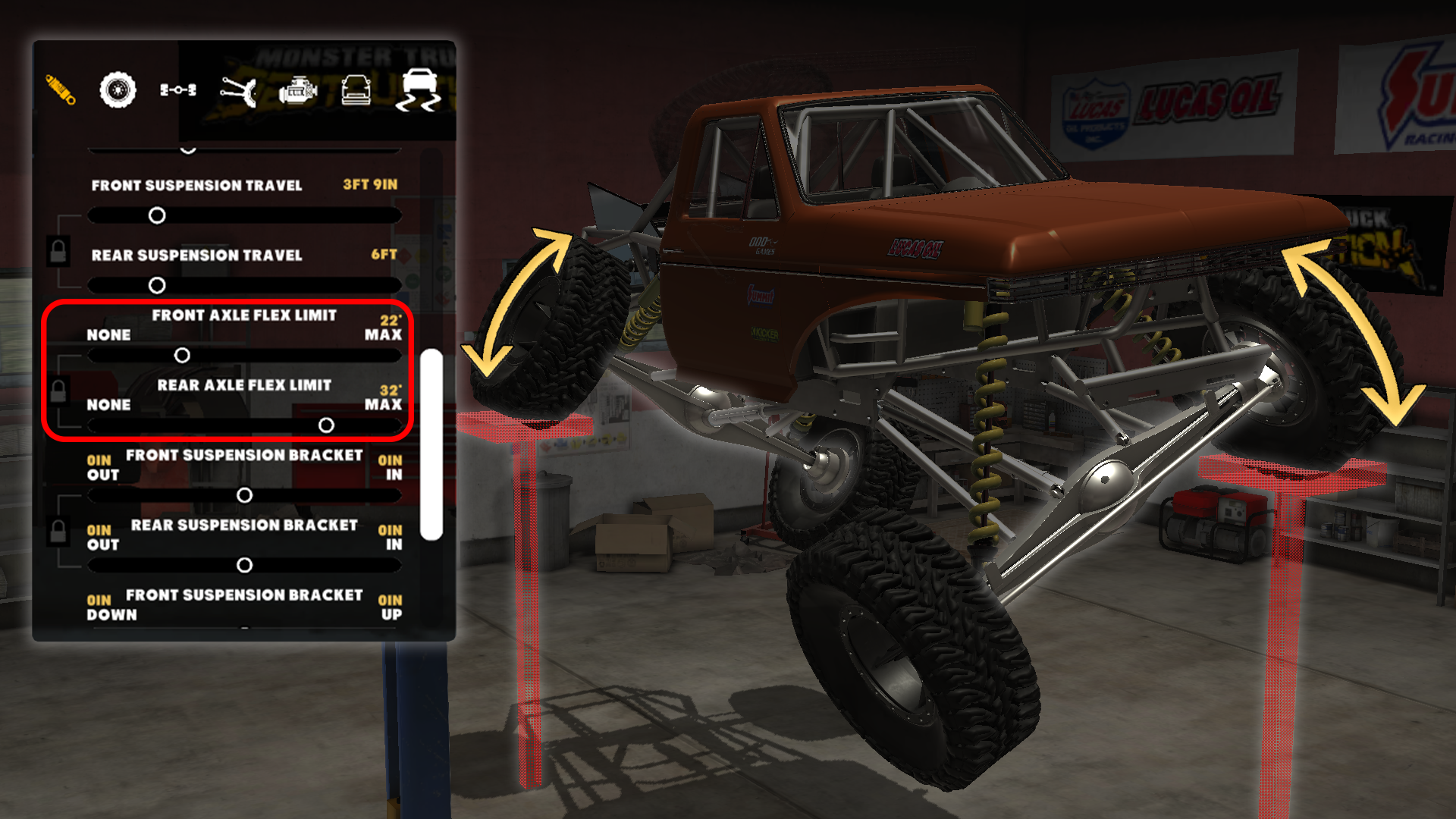
Task: Select the steering linkage setup icon
Action: [x=239, y=91]
